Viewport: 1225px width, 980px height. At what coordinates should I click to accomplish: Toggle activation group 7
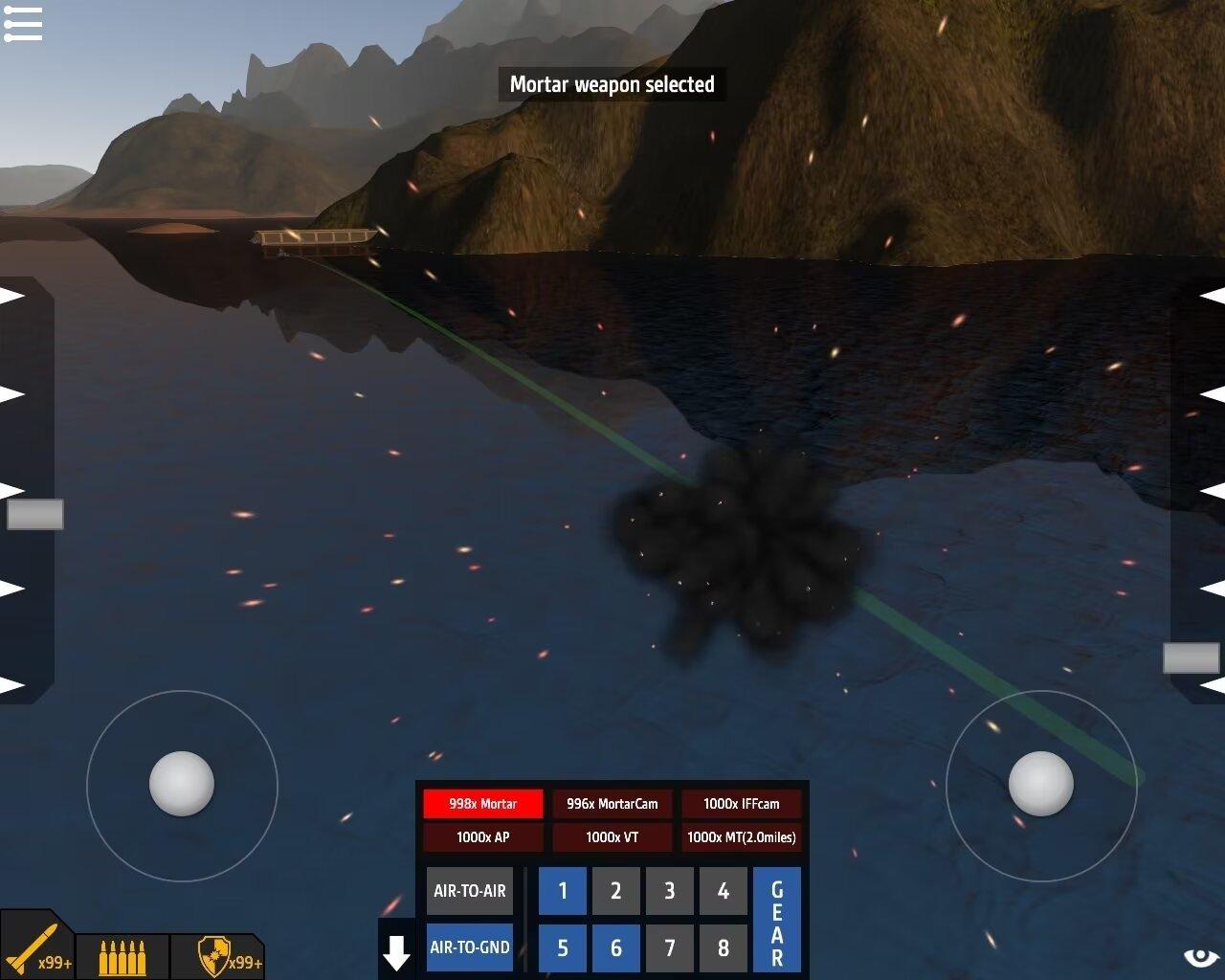pos(670,947)
